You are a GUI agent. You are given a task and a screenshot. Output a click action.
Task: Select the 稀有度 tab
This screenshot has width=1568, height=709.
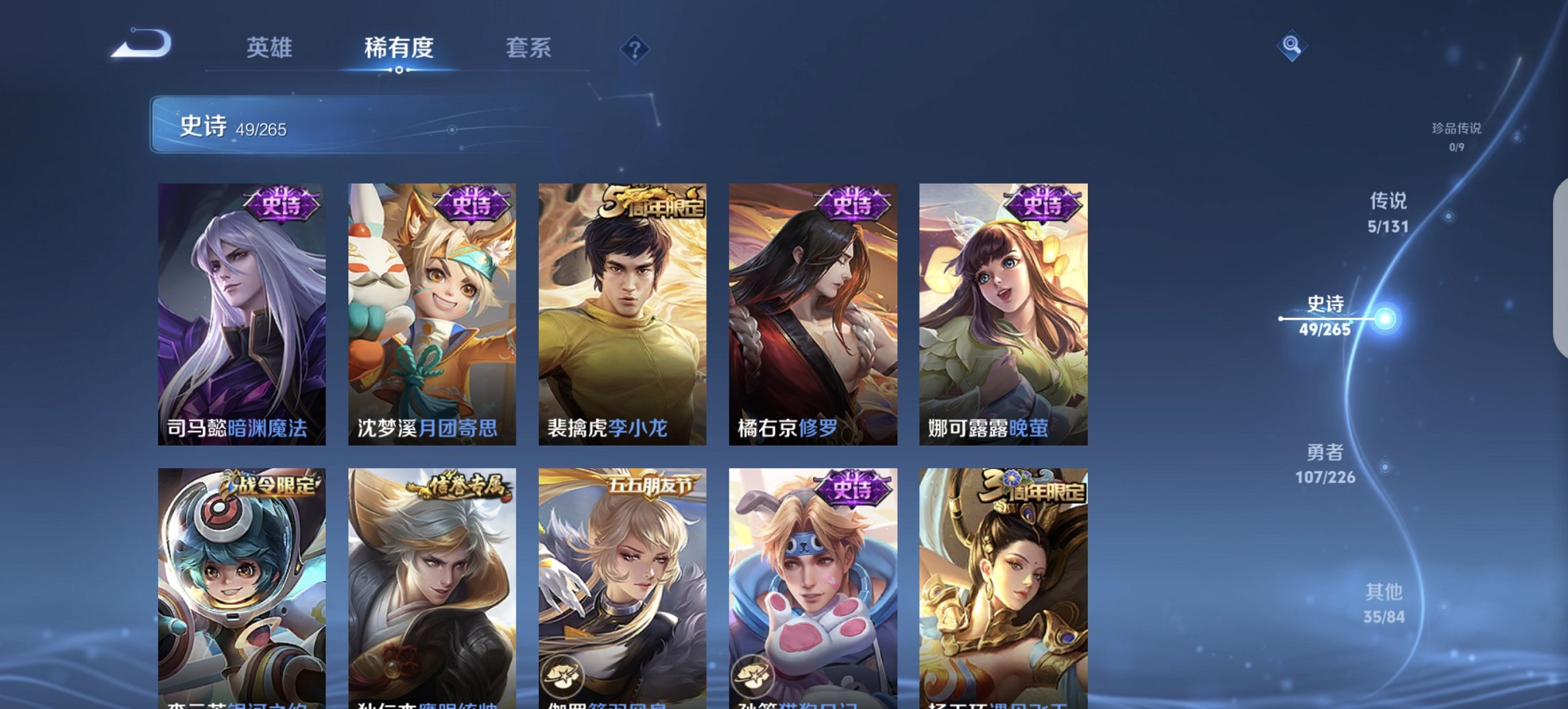point(398,48)
